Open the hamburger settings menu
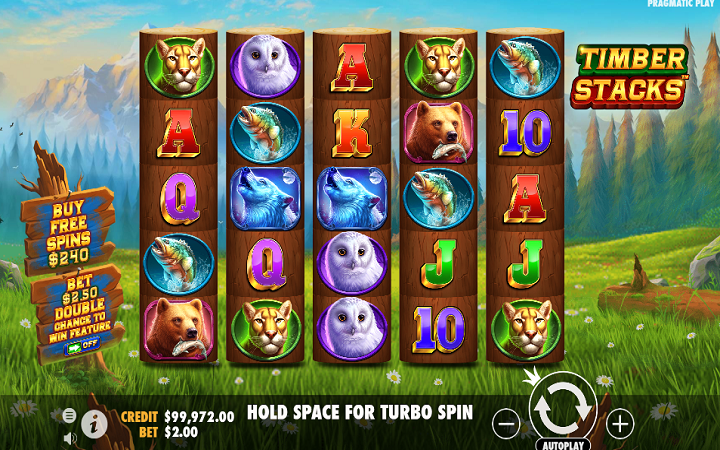720x450 pixels. click(x=69, y=415)
